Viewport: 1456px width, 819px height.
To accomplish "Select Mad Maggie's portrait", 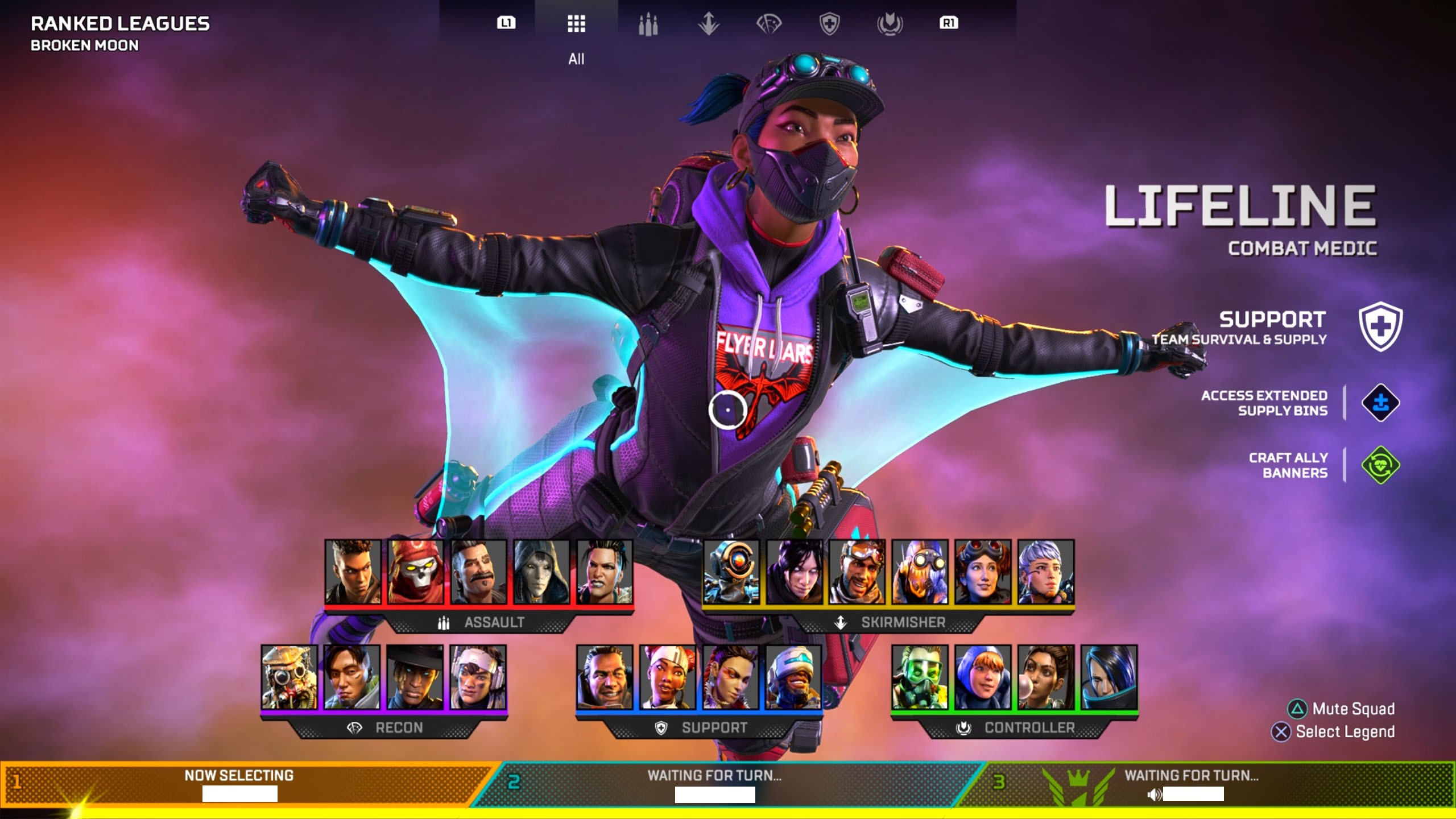I will click(604, 572).
